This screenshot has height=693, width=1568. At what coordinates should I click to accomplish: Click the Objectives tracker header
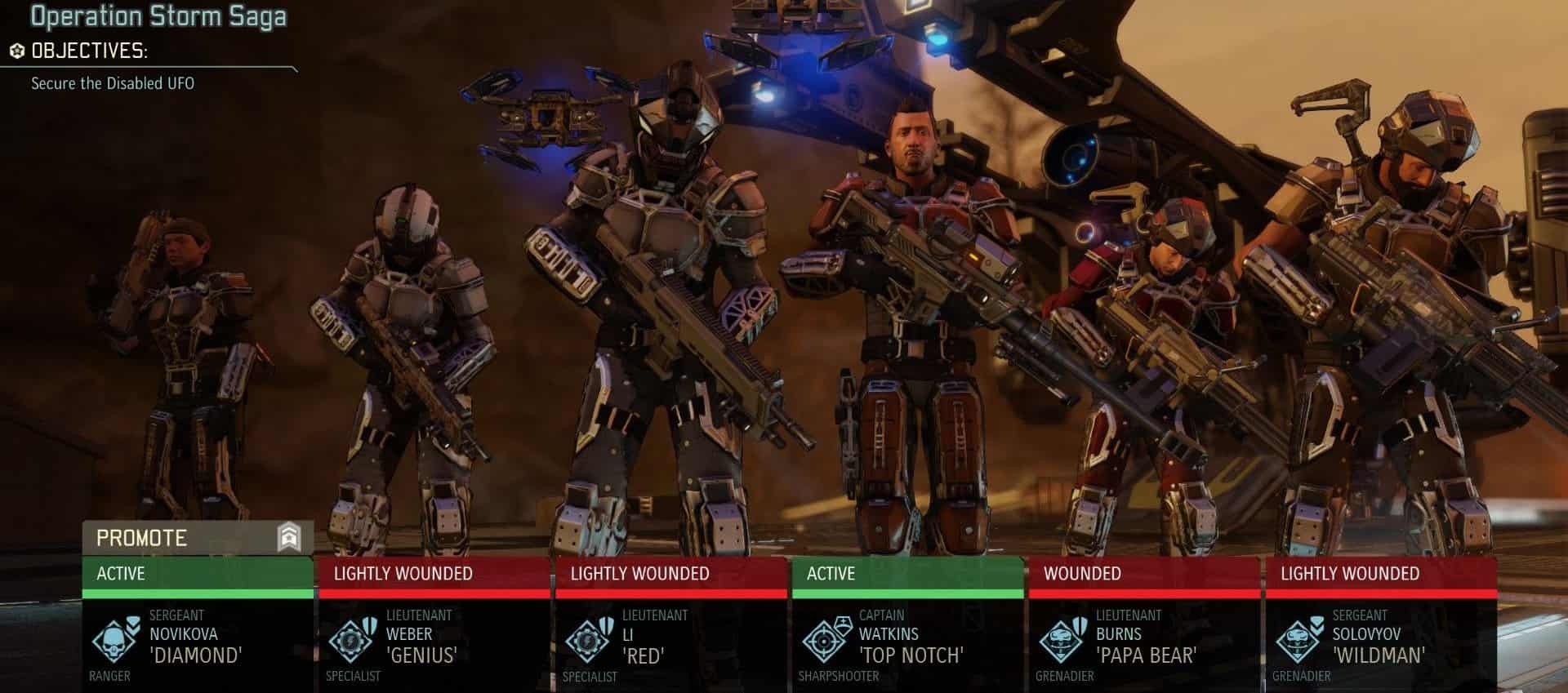pos(88,51)
